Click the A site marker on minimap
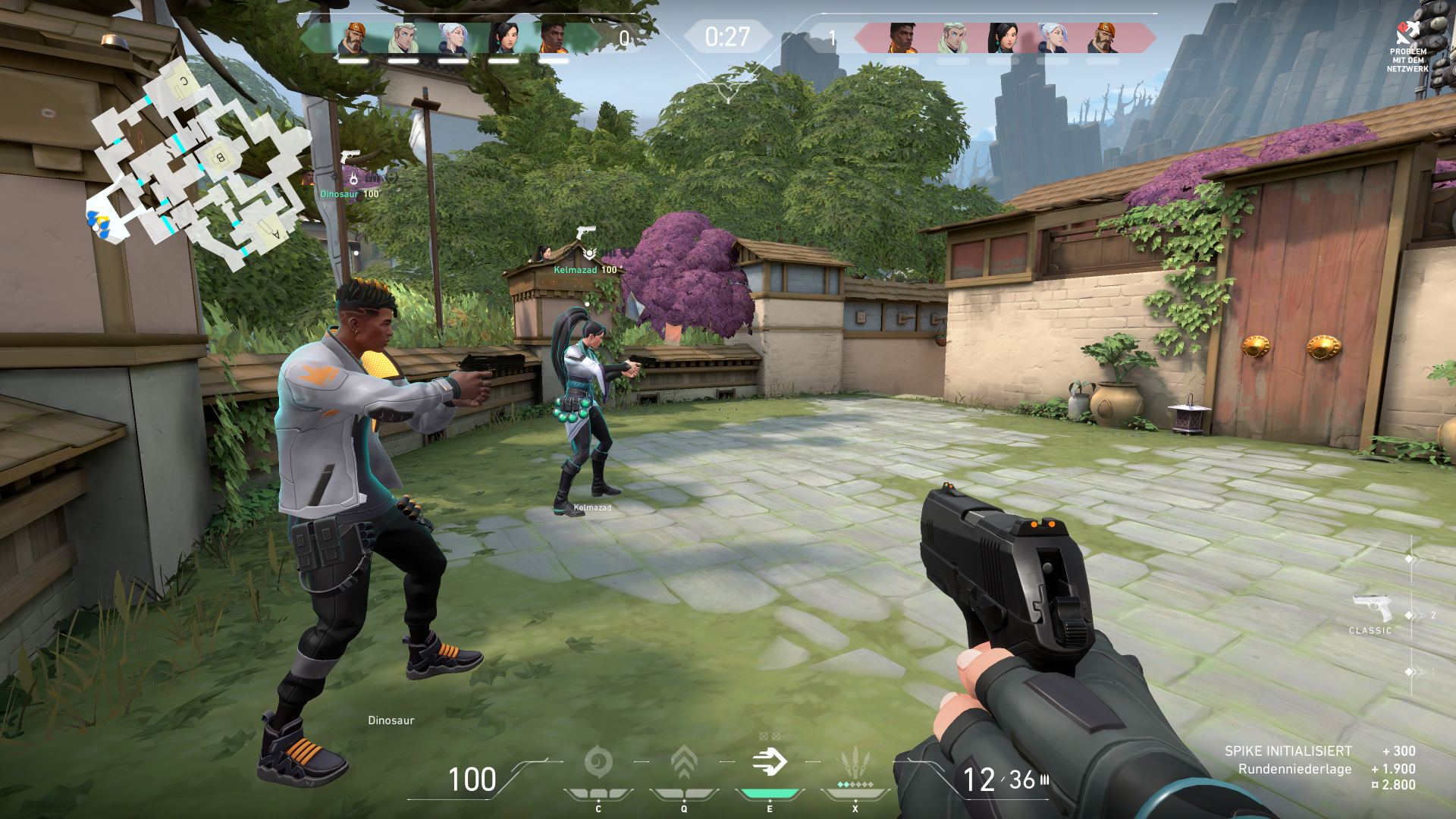This screenshot has width=1456, height=819. pos(275,232)
